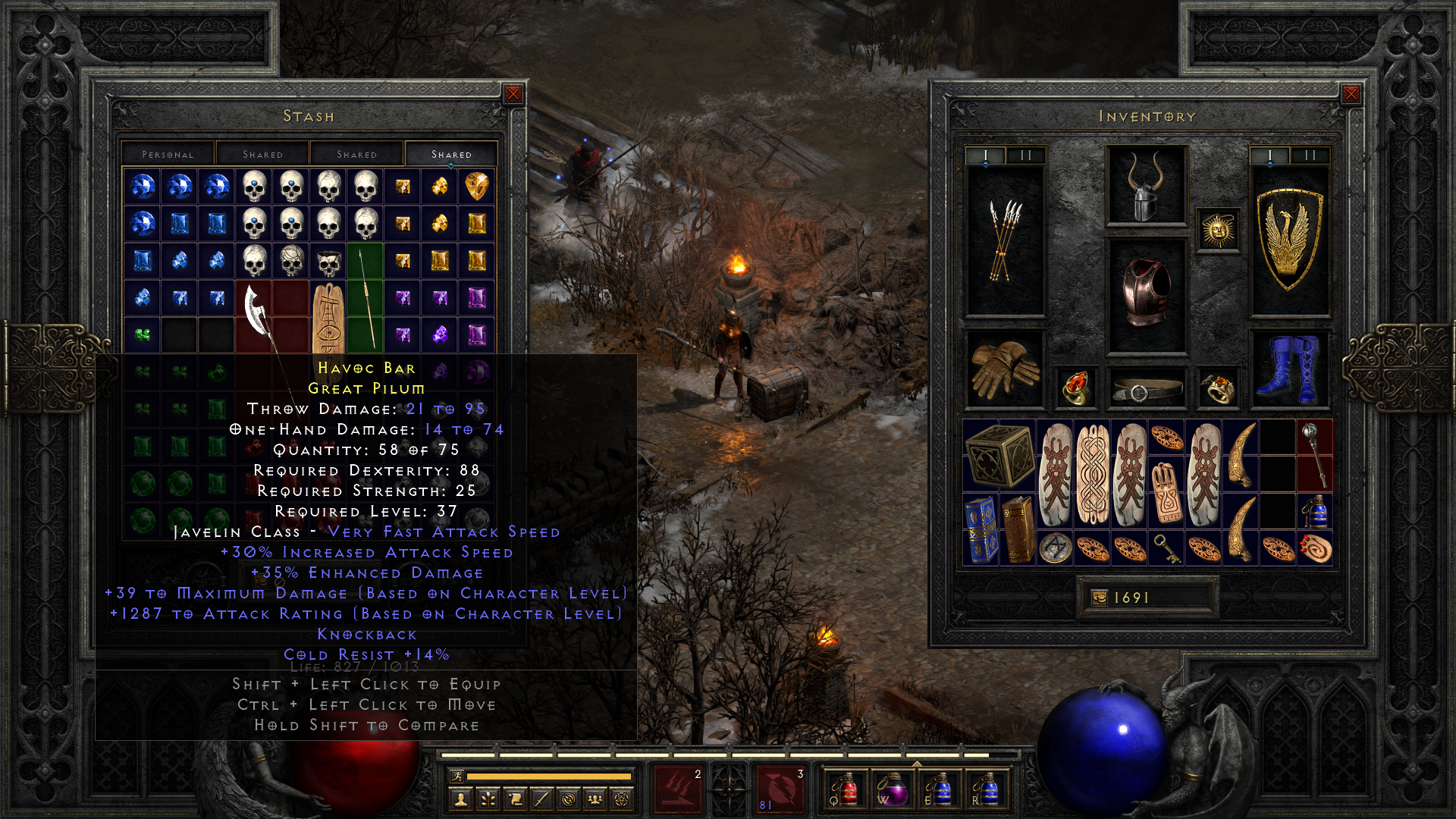Click the sun amulet slot

[x=1218, y=230]
